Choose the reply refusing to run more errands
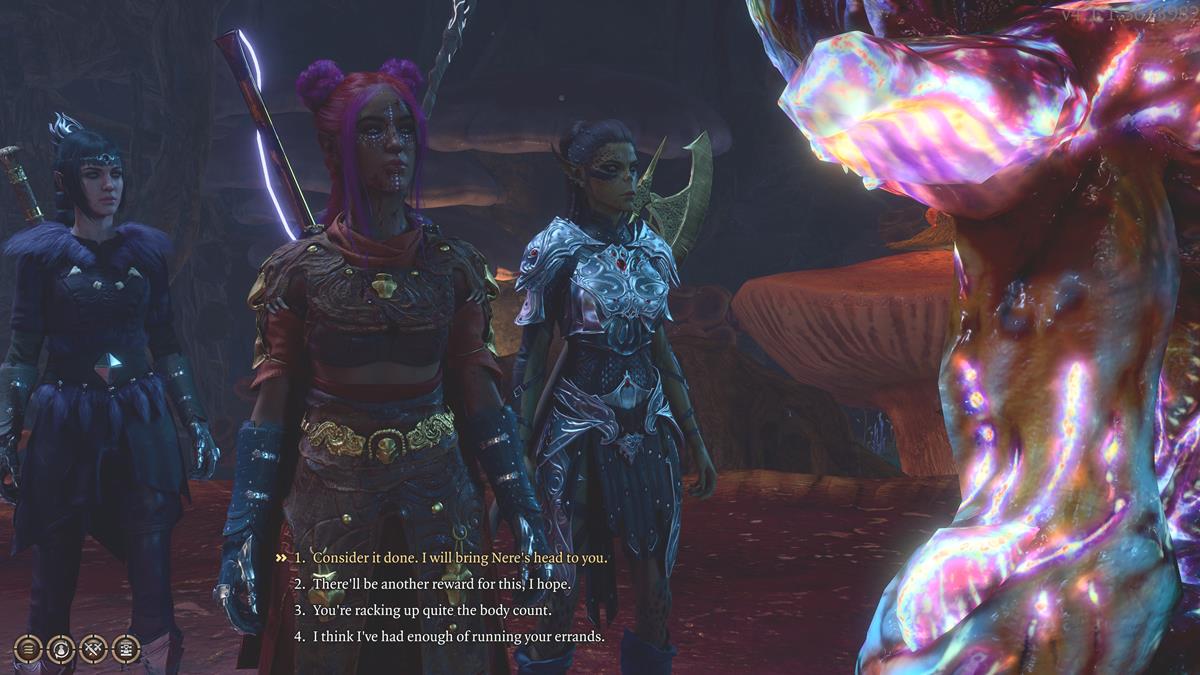Viewport: 1200px width, 675px height. coord(458,635)
